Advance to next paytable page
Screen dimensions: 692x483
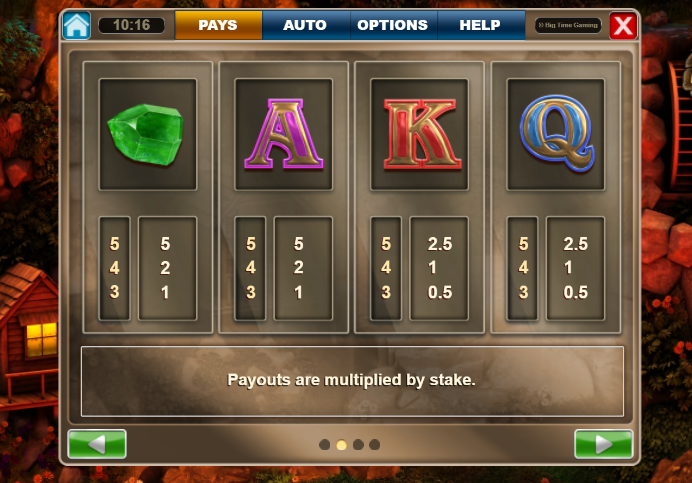pyautogui.click(x=603, y=444)
